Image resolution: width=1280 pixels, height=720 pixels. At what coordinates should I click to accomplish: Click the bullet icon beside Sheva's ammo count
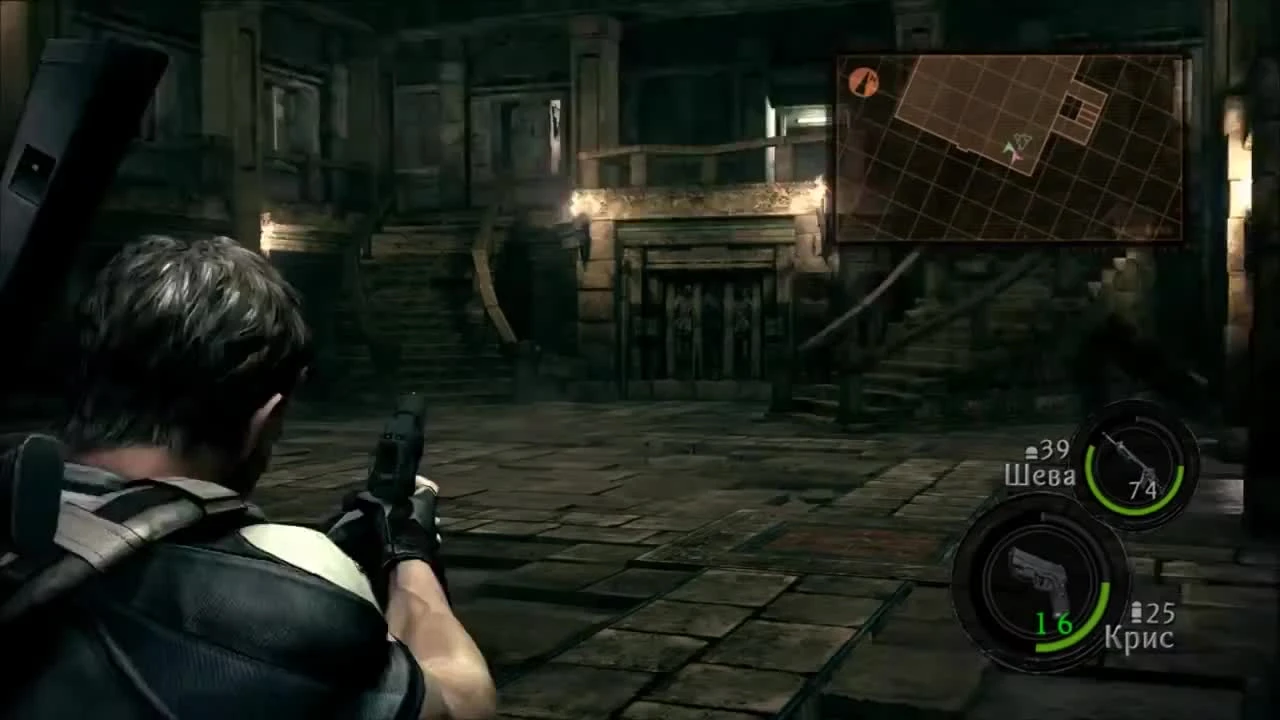1030,450
